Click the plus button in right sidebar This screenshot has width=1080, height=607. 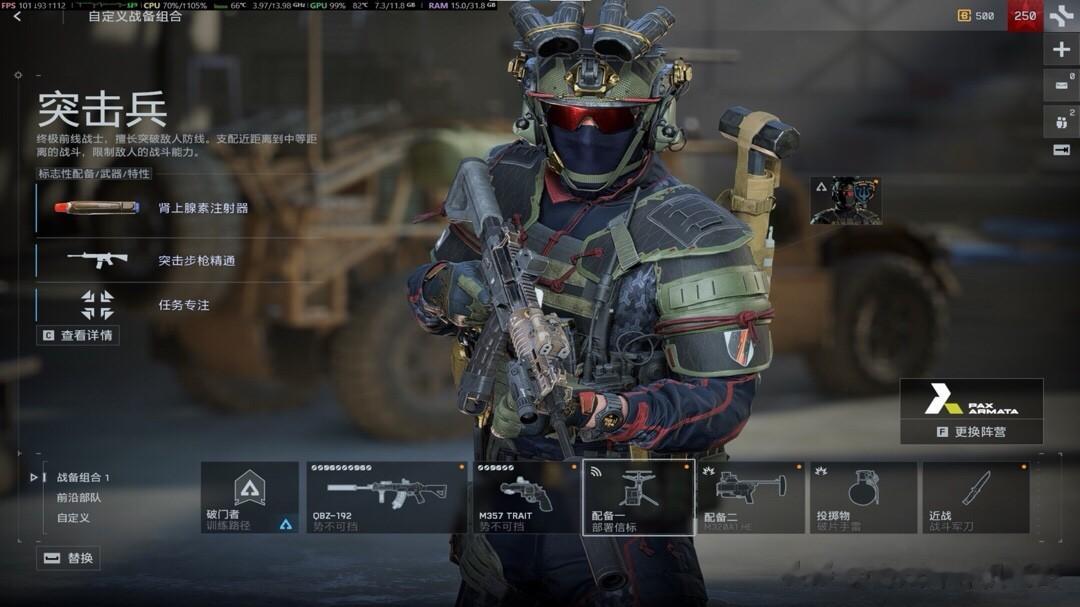(x=1061, y=50)
